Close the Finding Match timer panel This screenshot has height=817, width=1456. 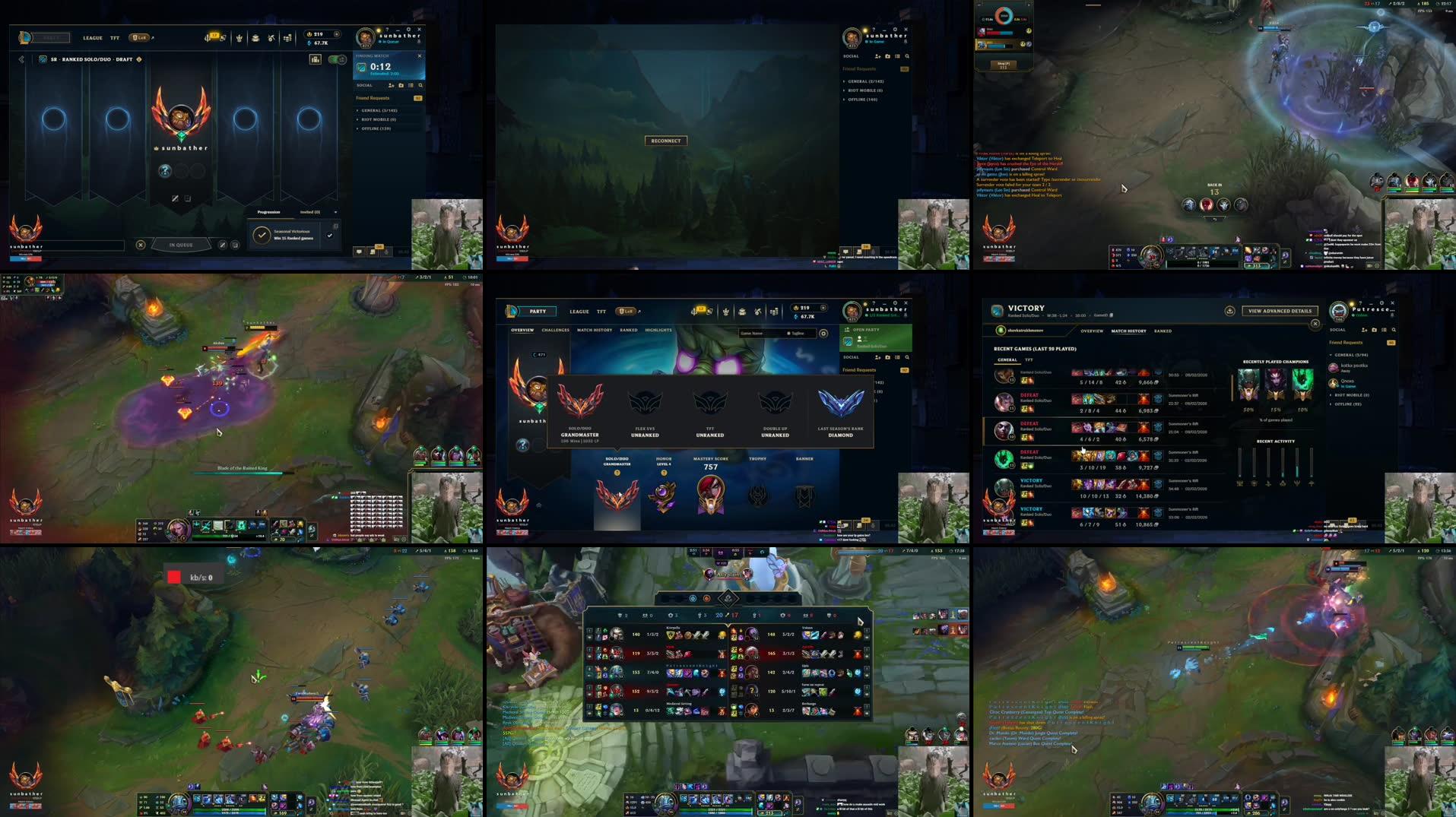[419, 55]
